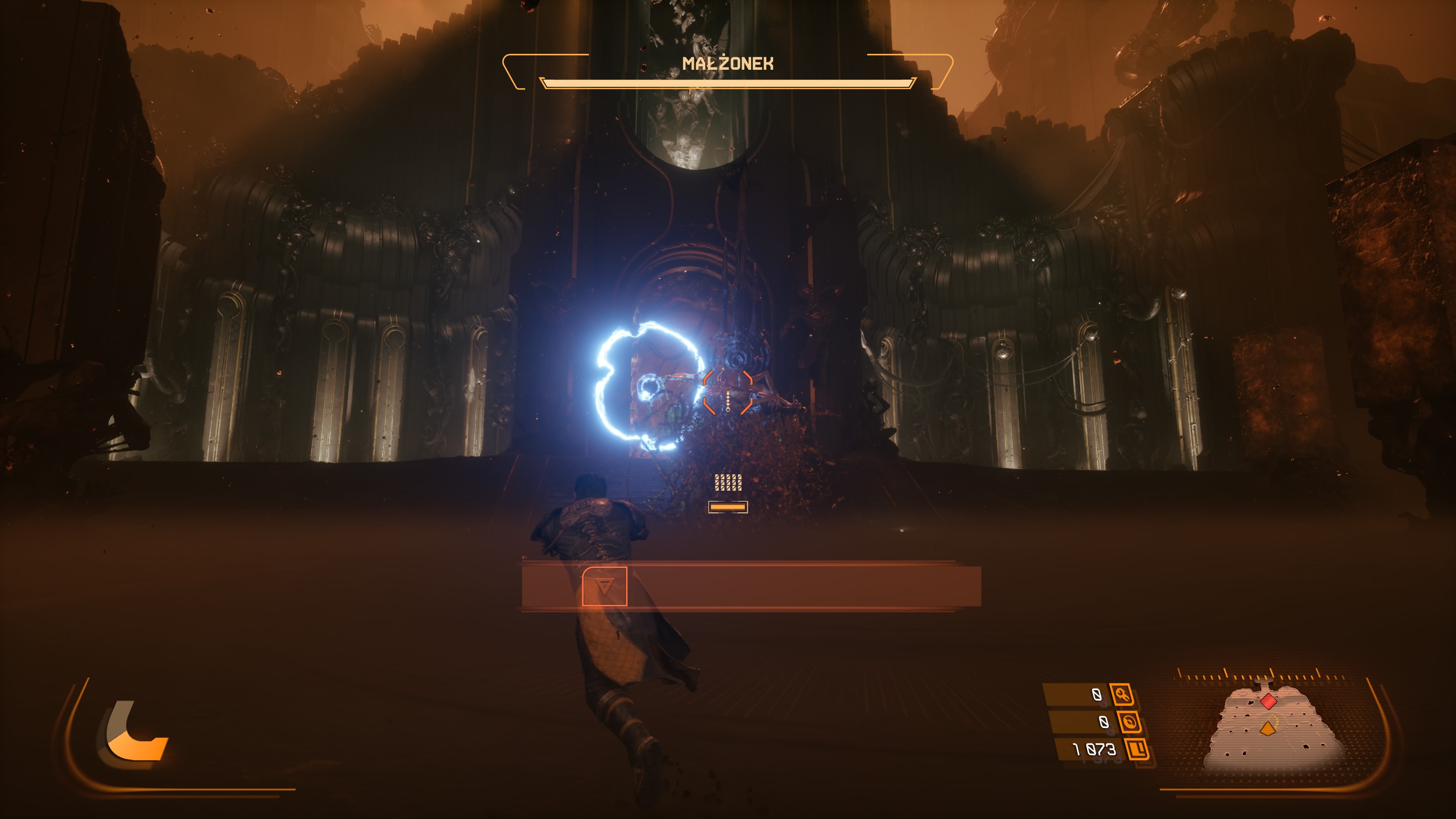The height and width of the screenshot is (819, 1456).
Task: Click the round orb resource icon
Action: 1129,722
